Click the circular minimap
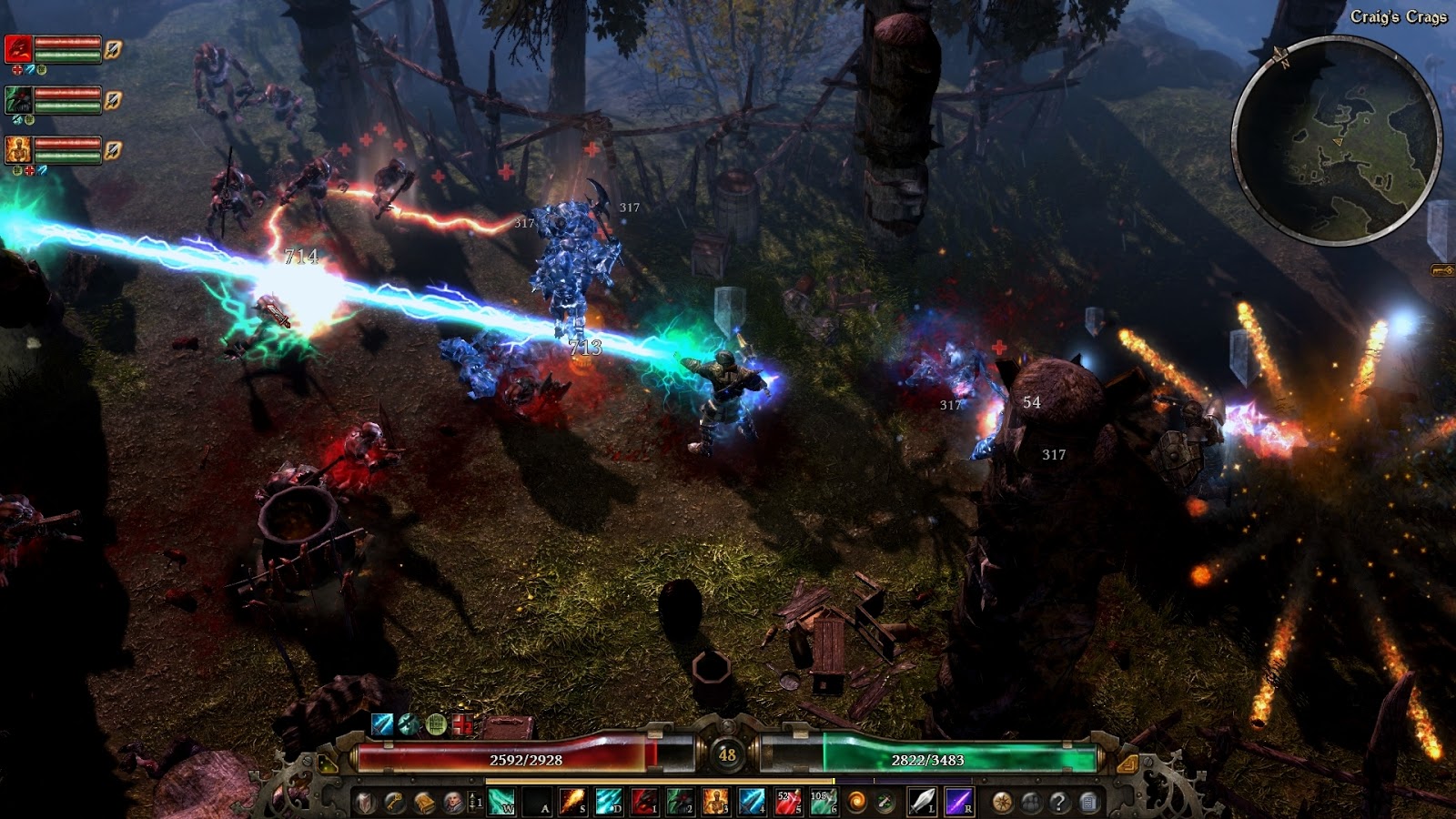 pos(1336,141)
